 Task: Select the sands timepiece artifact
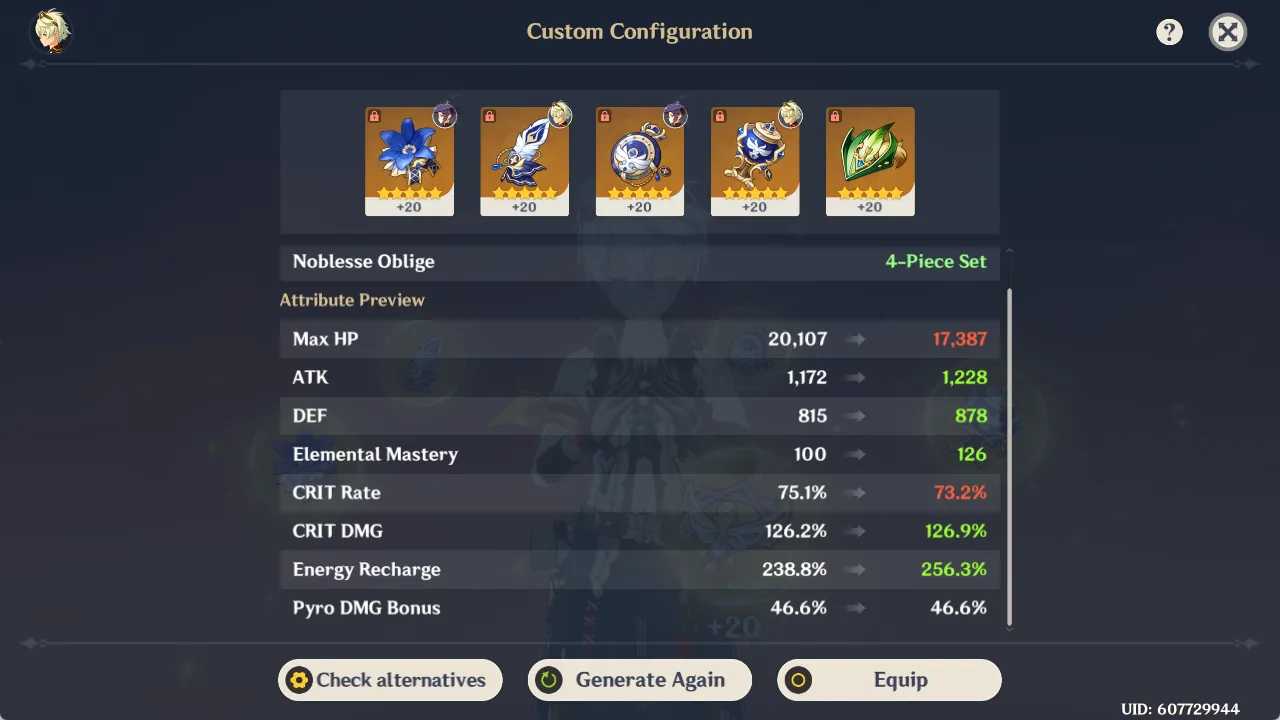639,160
